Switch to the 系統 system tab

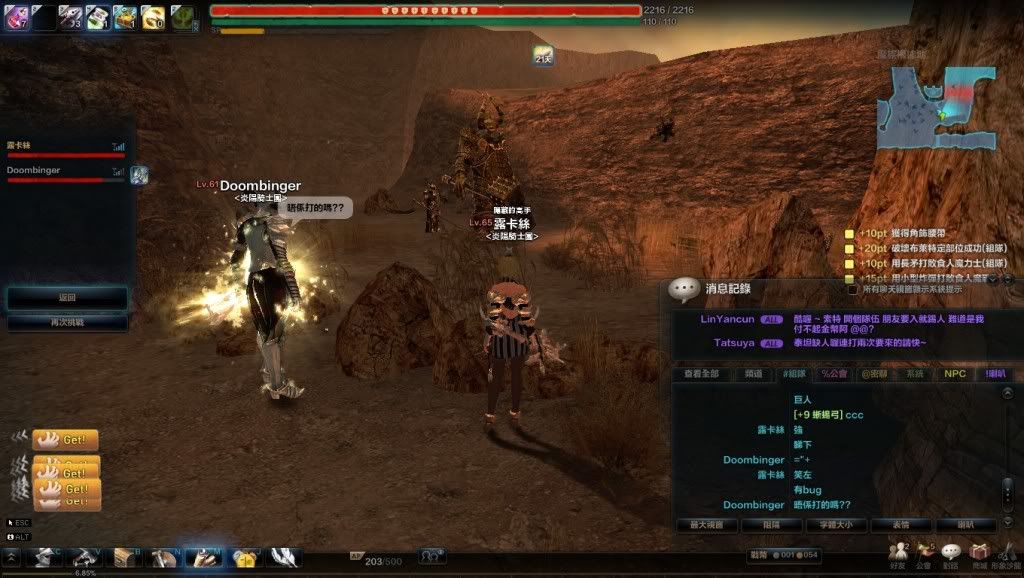point(913,374)
